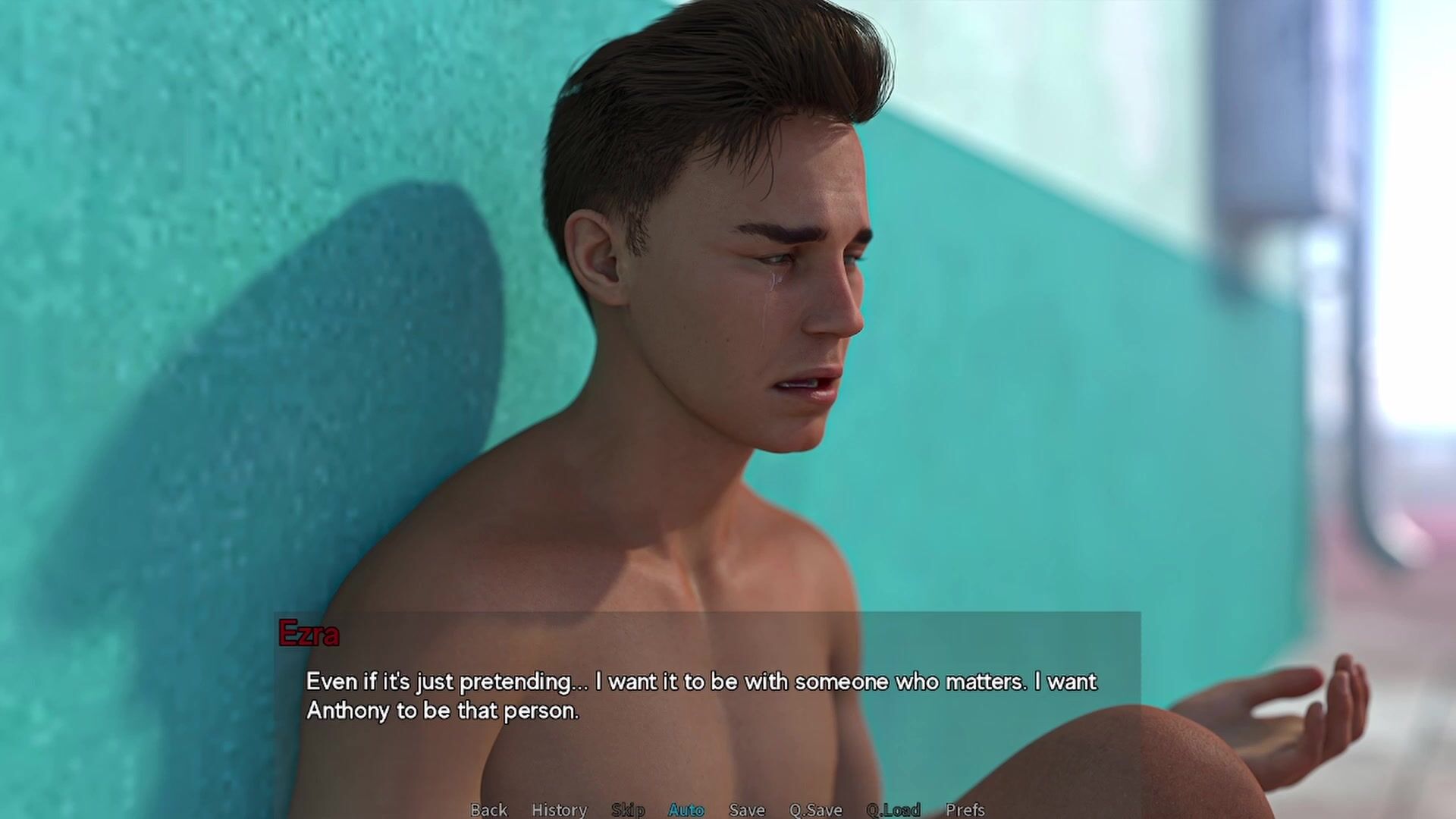The image size is (1456, 819).
Task: Quick load with Q.Load
Action: pos(893,810)
